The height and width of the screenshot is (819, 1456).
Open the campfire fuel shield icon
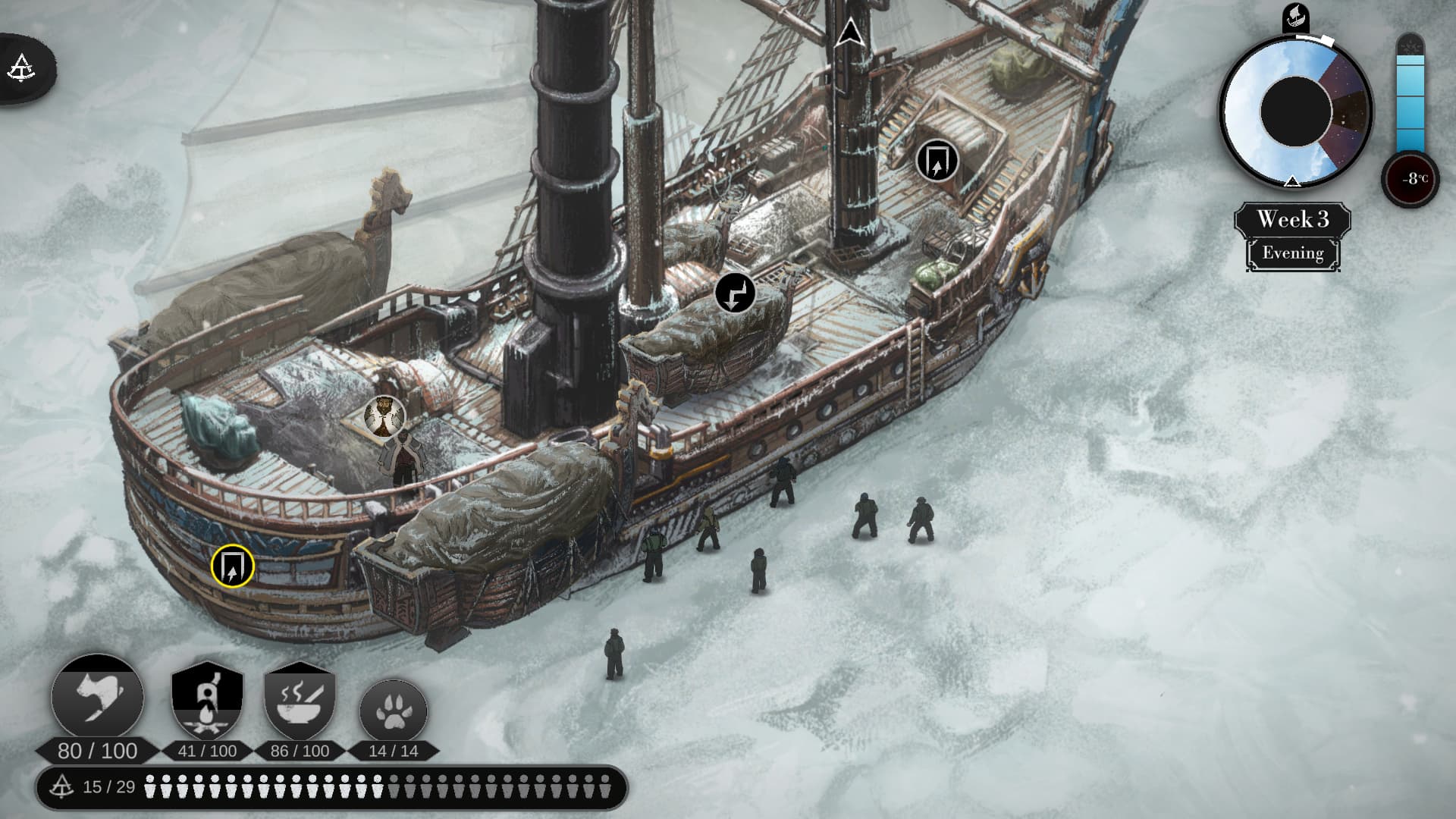click(x=208, y=702)
